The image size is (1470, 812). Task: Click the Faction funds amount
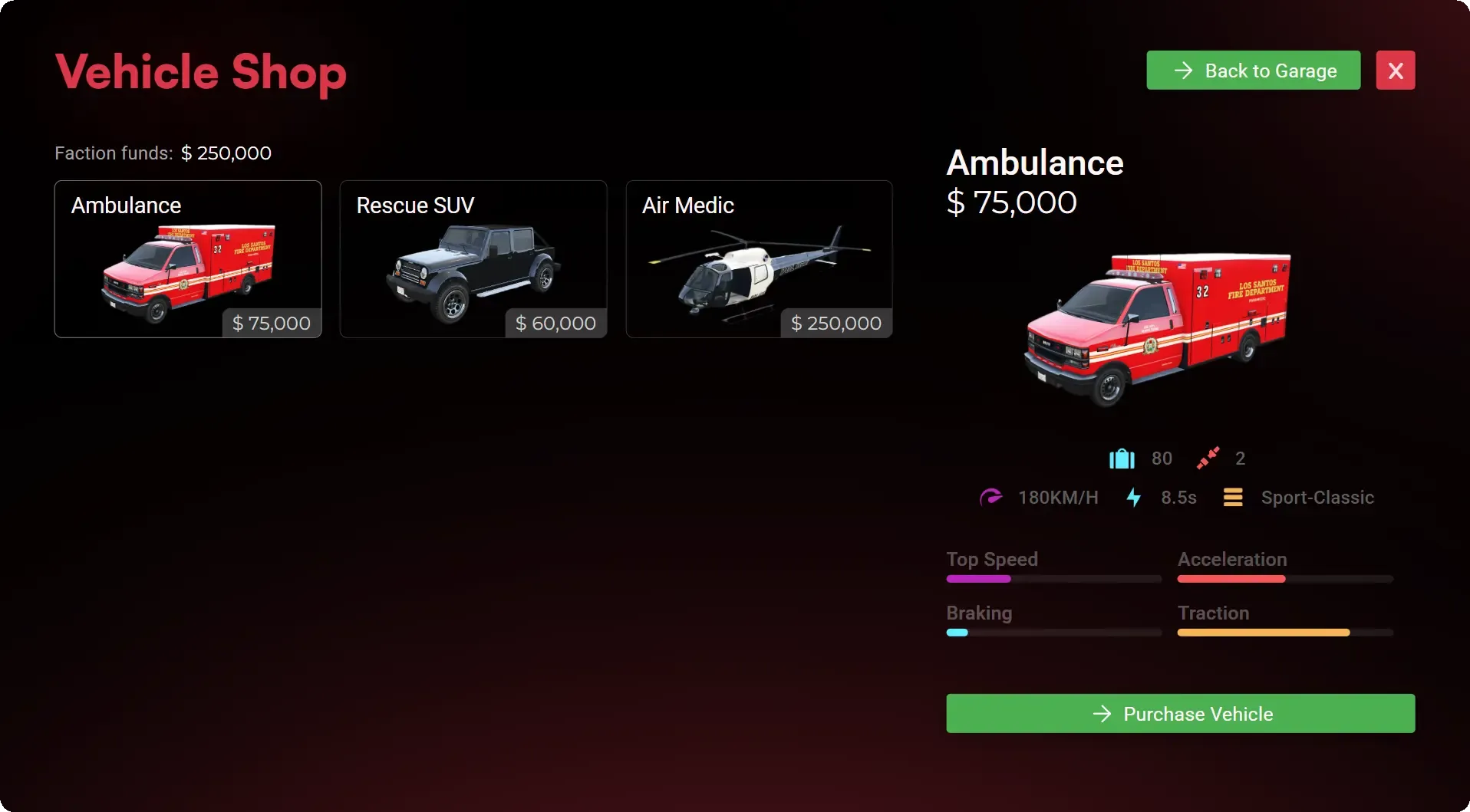pyautogui.click(x=226, y=153)
